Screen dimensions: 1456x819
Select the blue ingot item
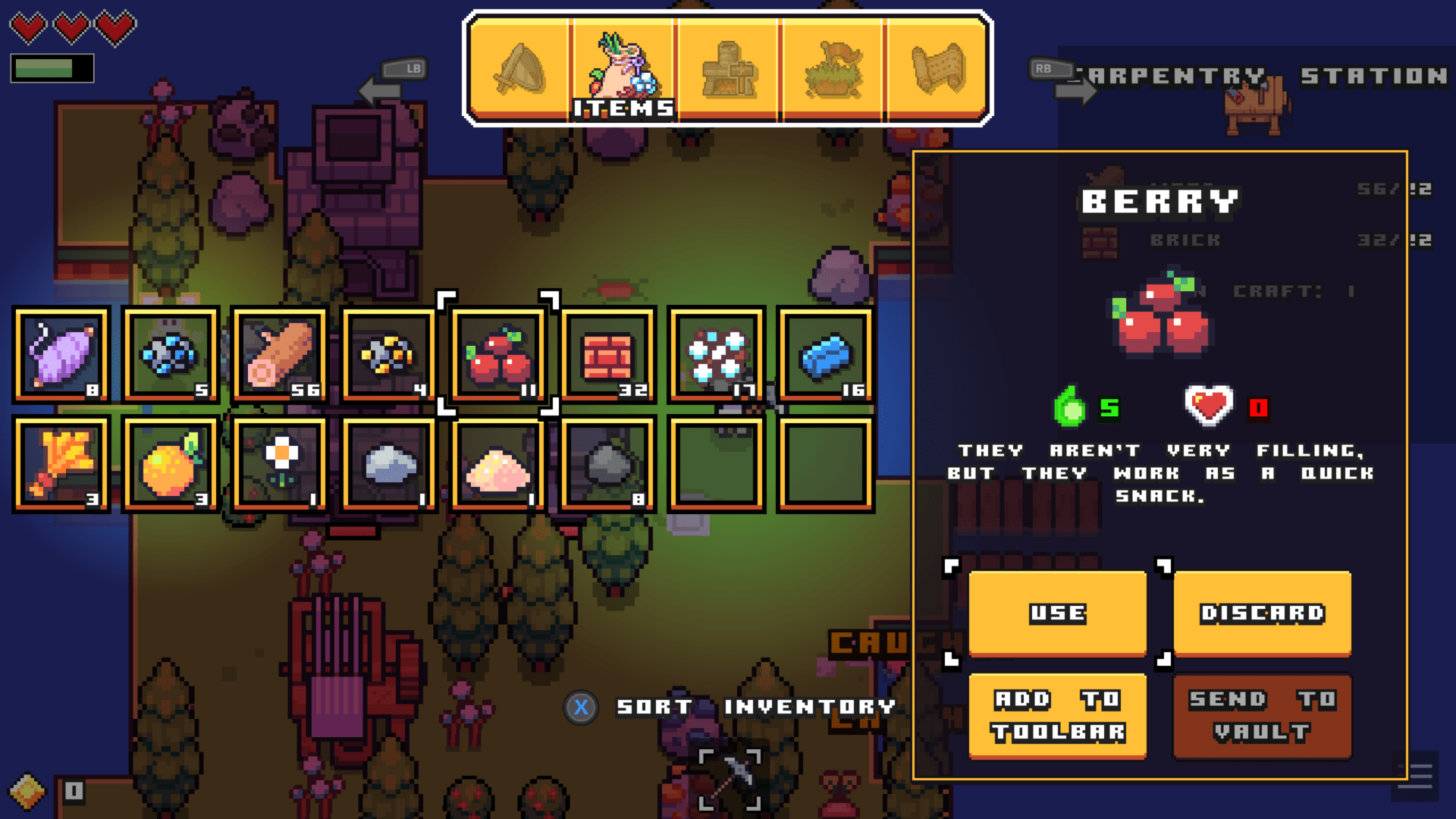(827, 353)
